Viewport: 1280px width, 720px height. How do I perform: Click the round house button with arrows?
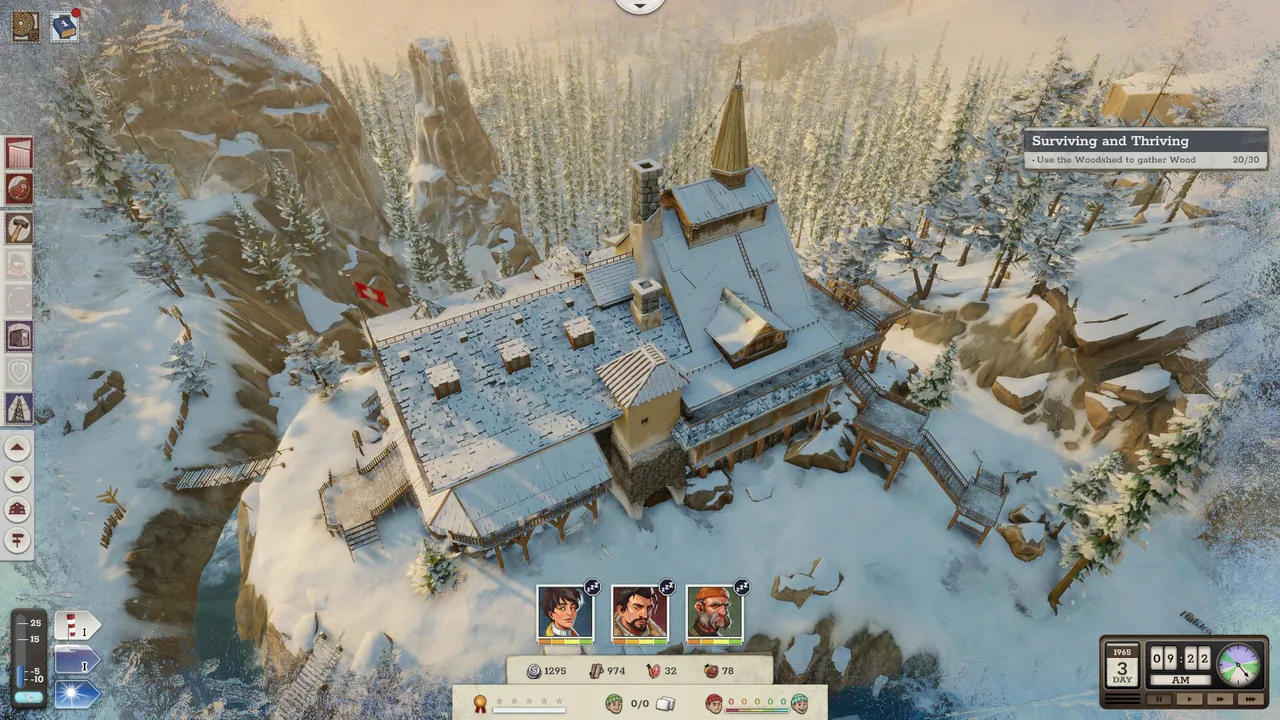17,510
